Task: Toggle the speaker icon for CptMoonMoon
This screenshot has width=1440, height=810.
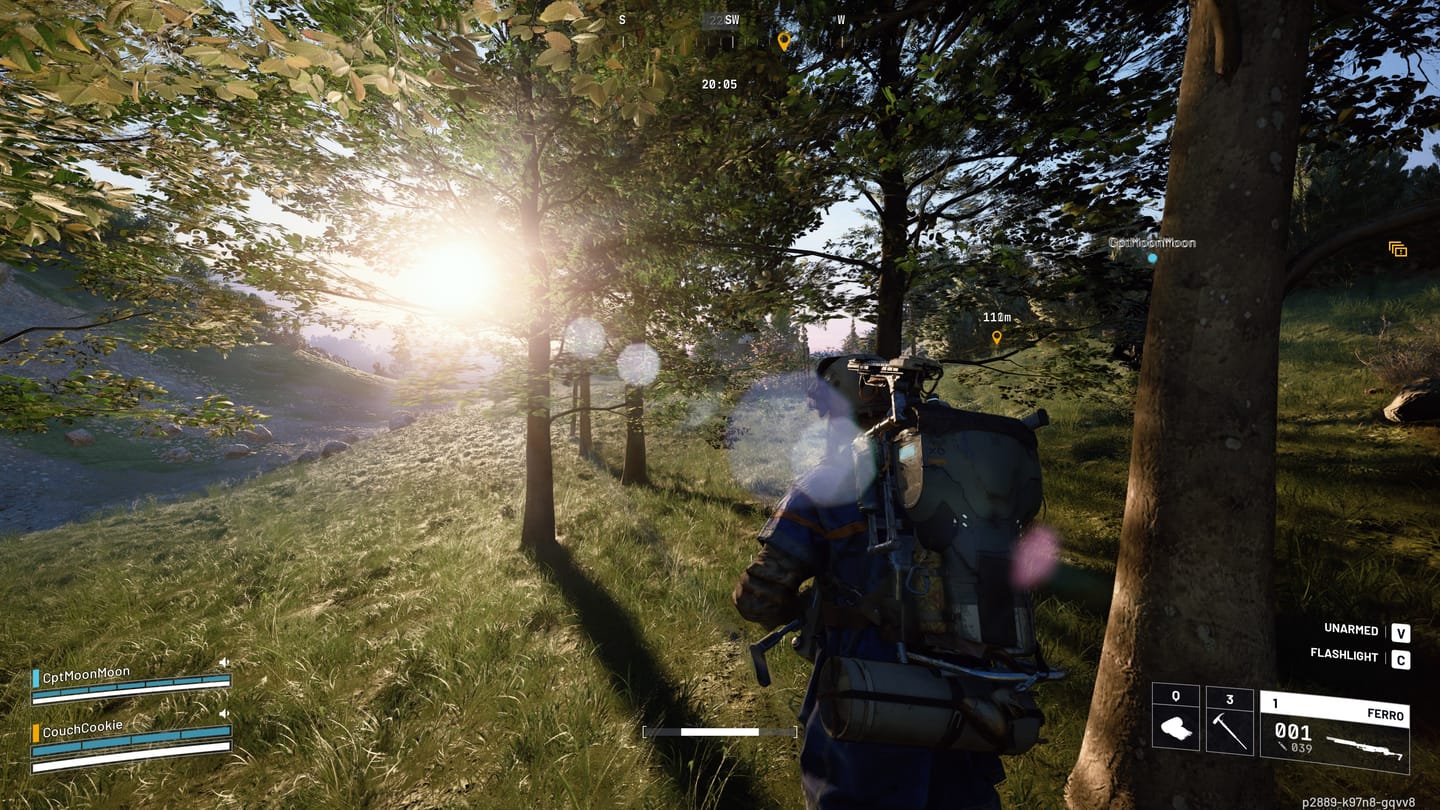Action: point(224,662)
